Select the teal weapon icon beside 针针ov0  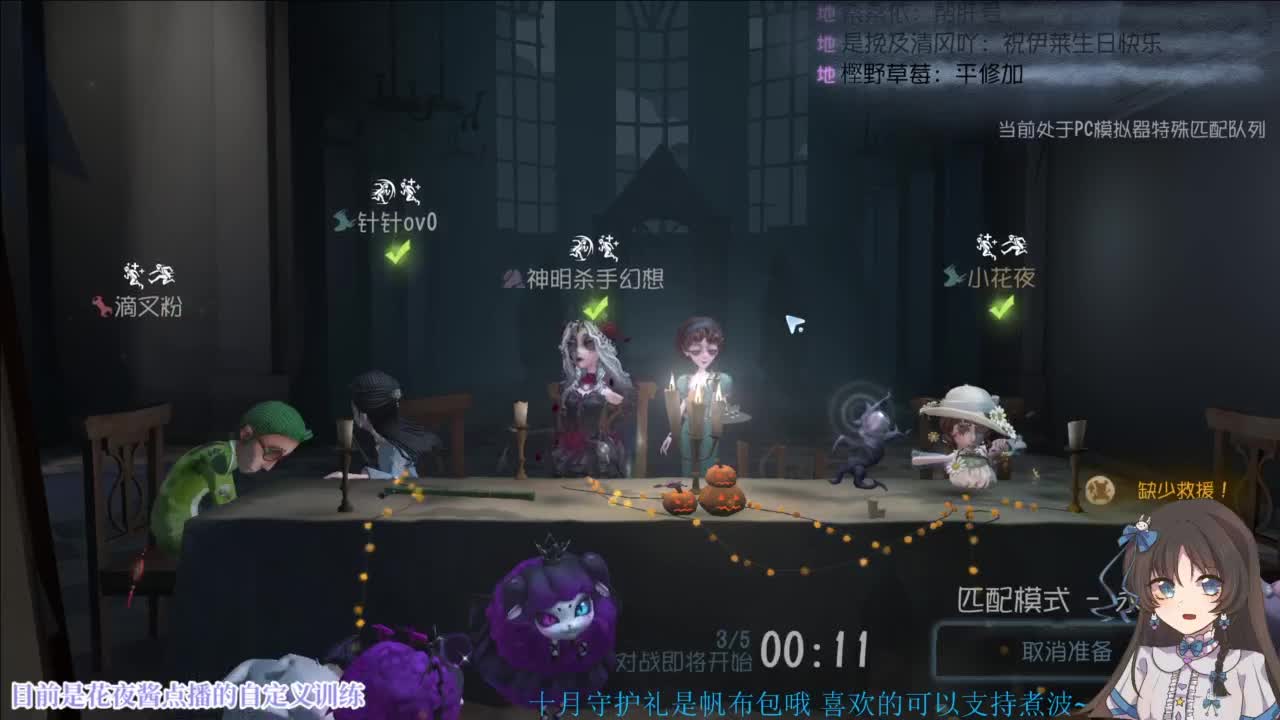[x=343, y=218]
